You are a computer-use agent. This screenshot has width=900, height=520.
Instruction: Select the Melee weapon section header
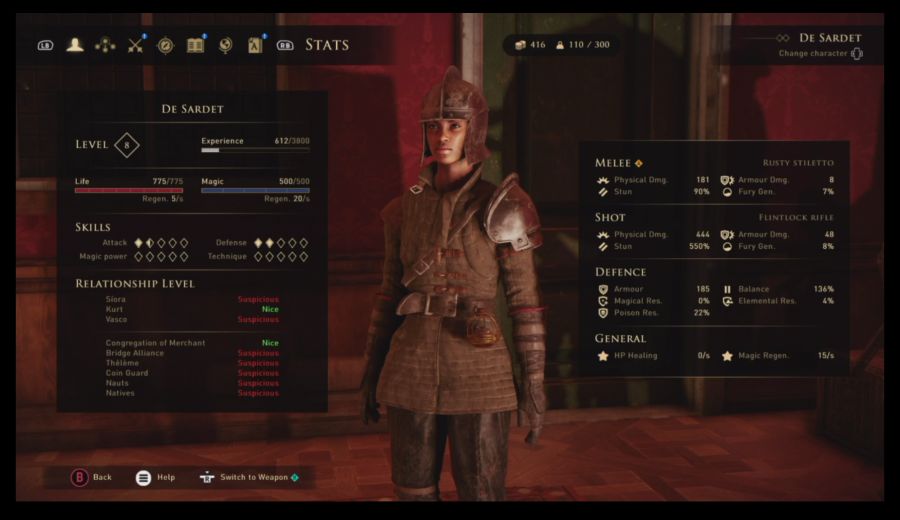(x=613, y=163)
